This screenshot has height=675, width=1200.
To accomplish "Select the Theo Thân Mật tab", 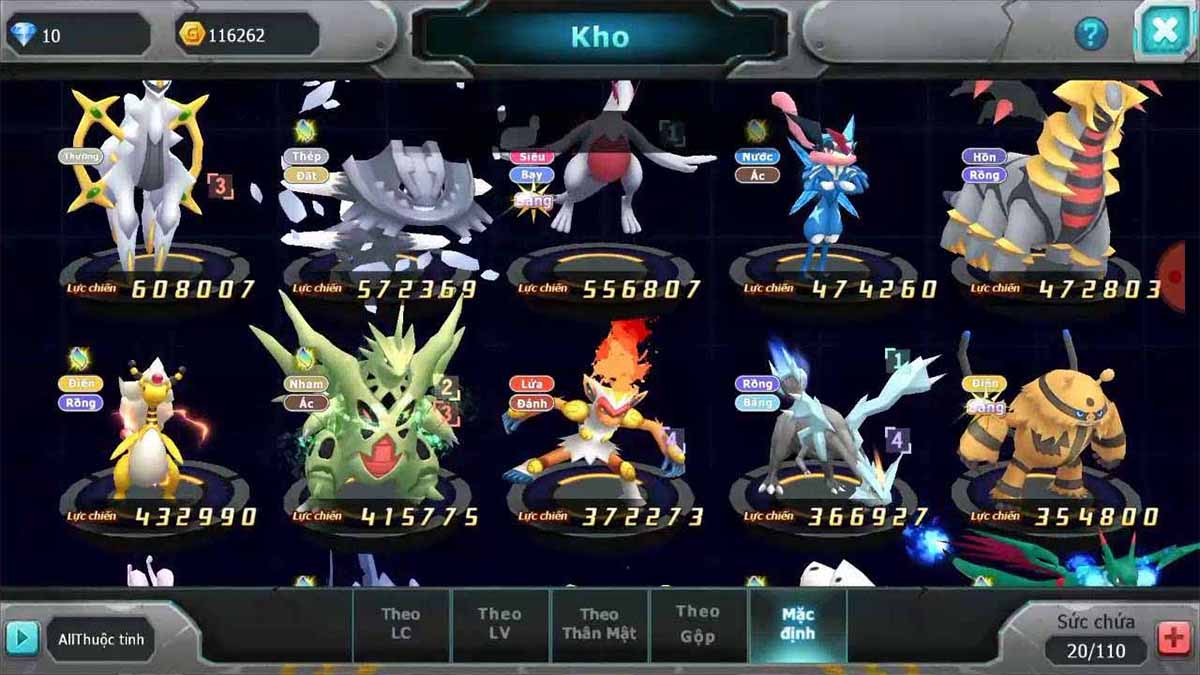I will coord(599,624).
